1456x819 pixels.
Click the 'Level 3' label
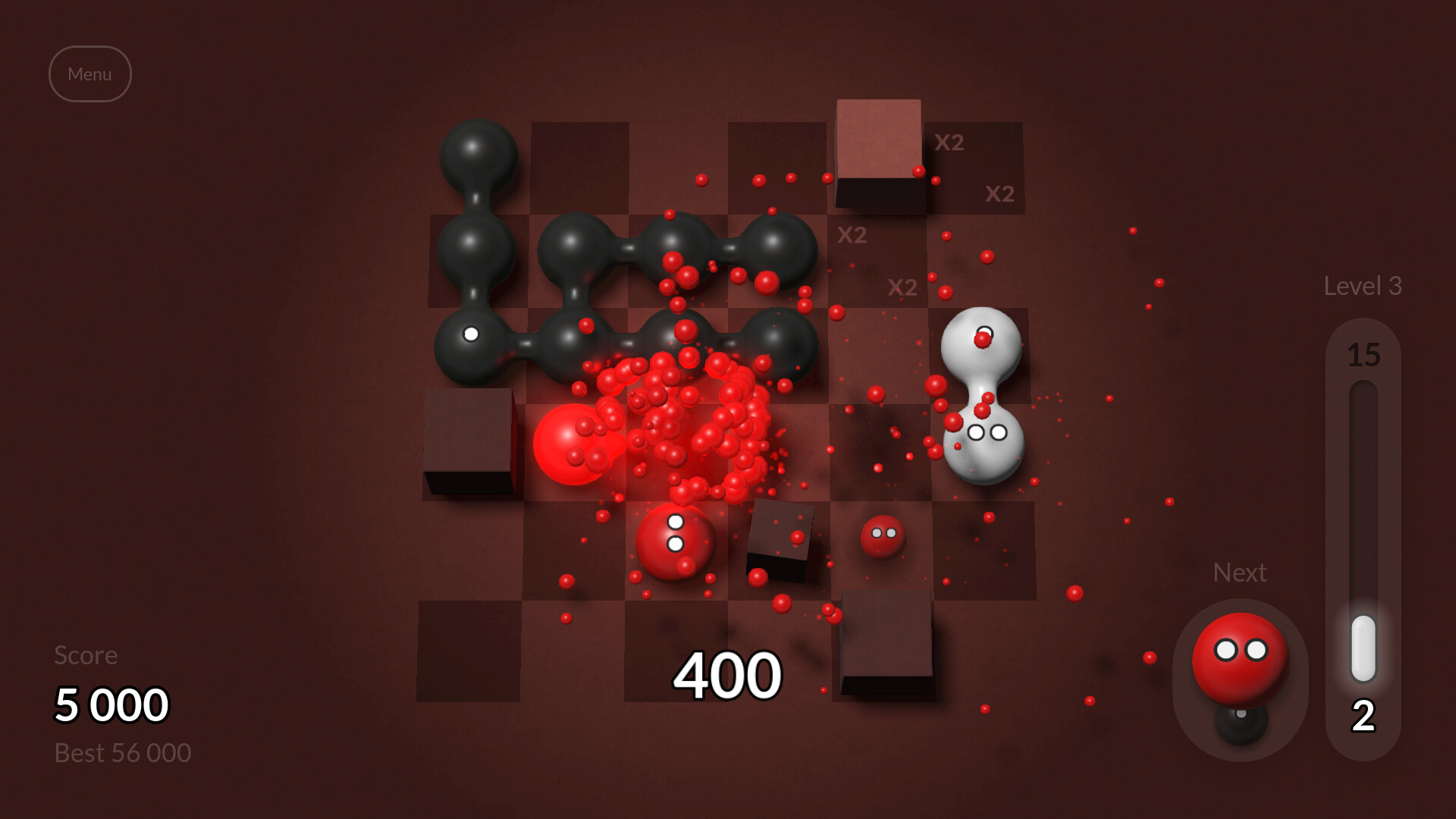pyautogui.click(x=1363, y=286)
